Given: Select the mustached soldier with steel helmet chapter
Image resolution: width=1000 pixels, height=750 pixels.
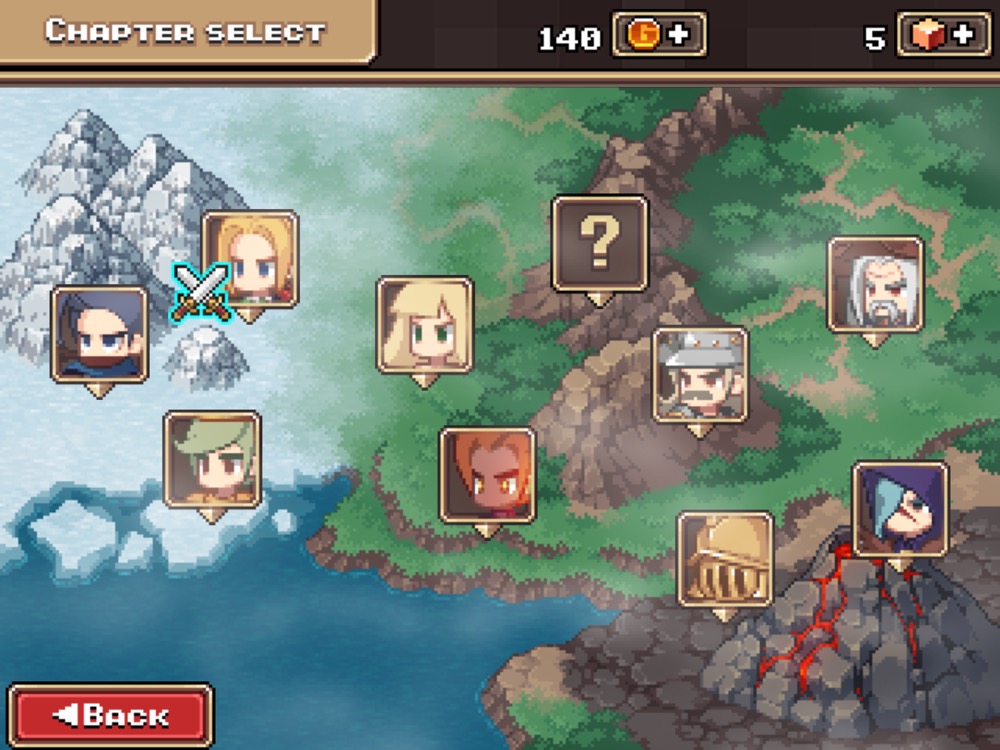Looking at the screenshot, I should coord(700,374).
